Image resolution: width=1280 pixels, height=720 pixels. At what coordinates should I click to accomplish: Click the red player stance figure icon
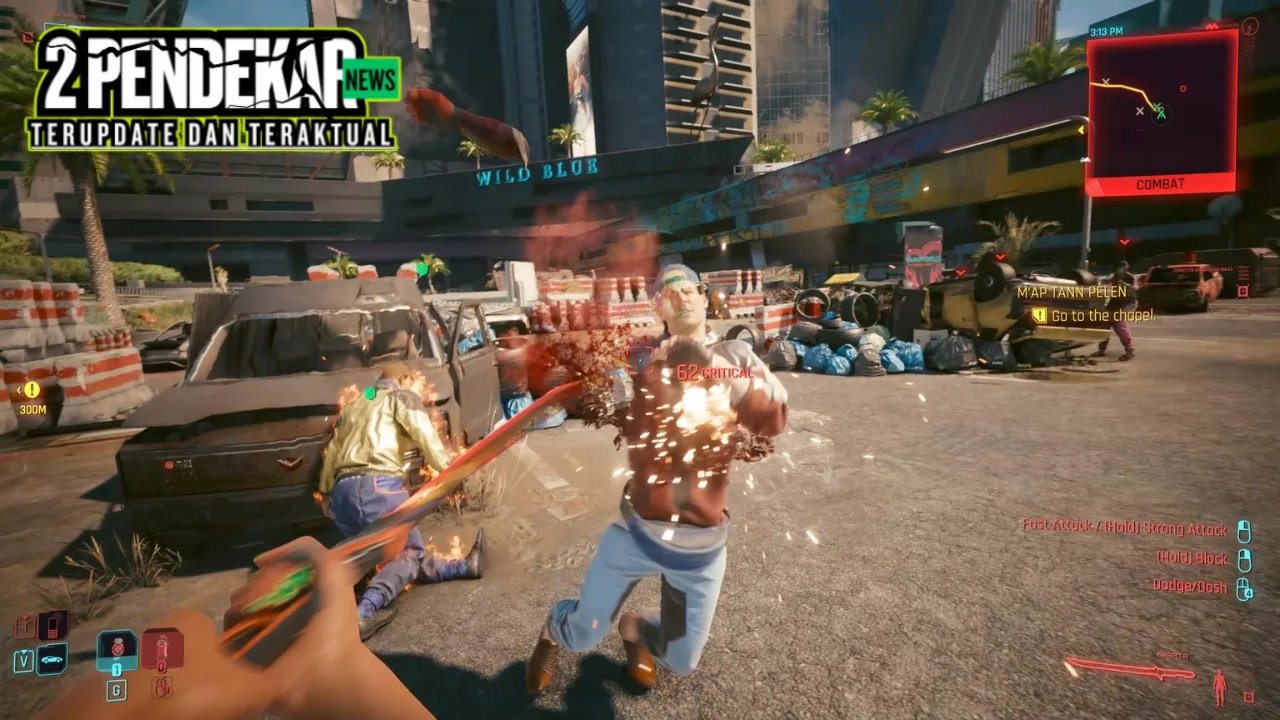[x=1219, y=686]
